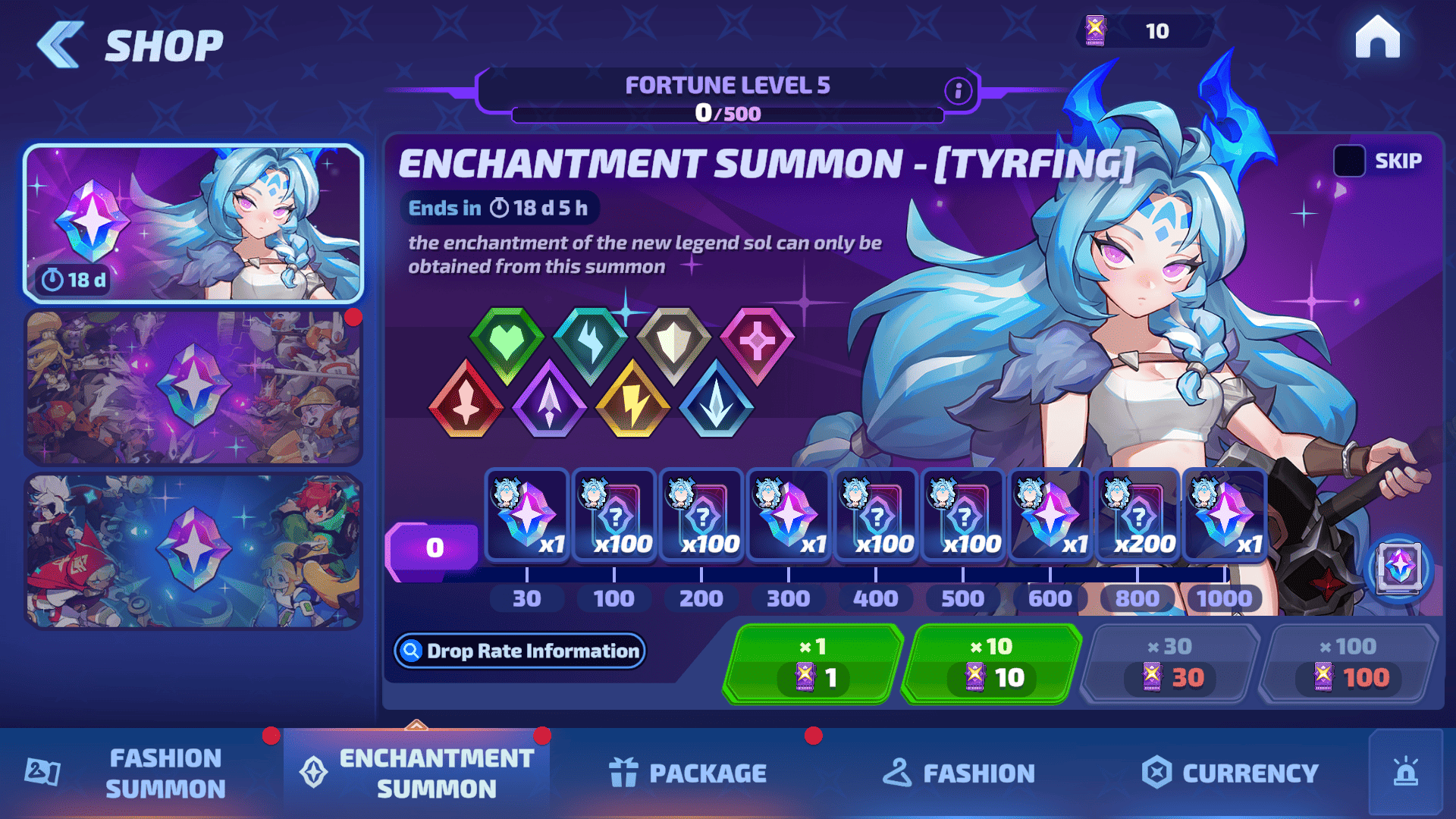Summon x30 for 30 tickets
This screenshot has width=1456, height=819.
click(1170, 664)
